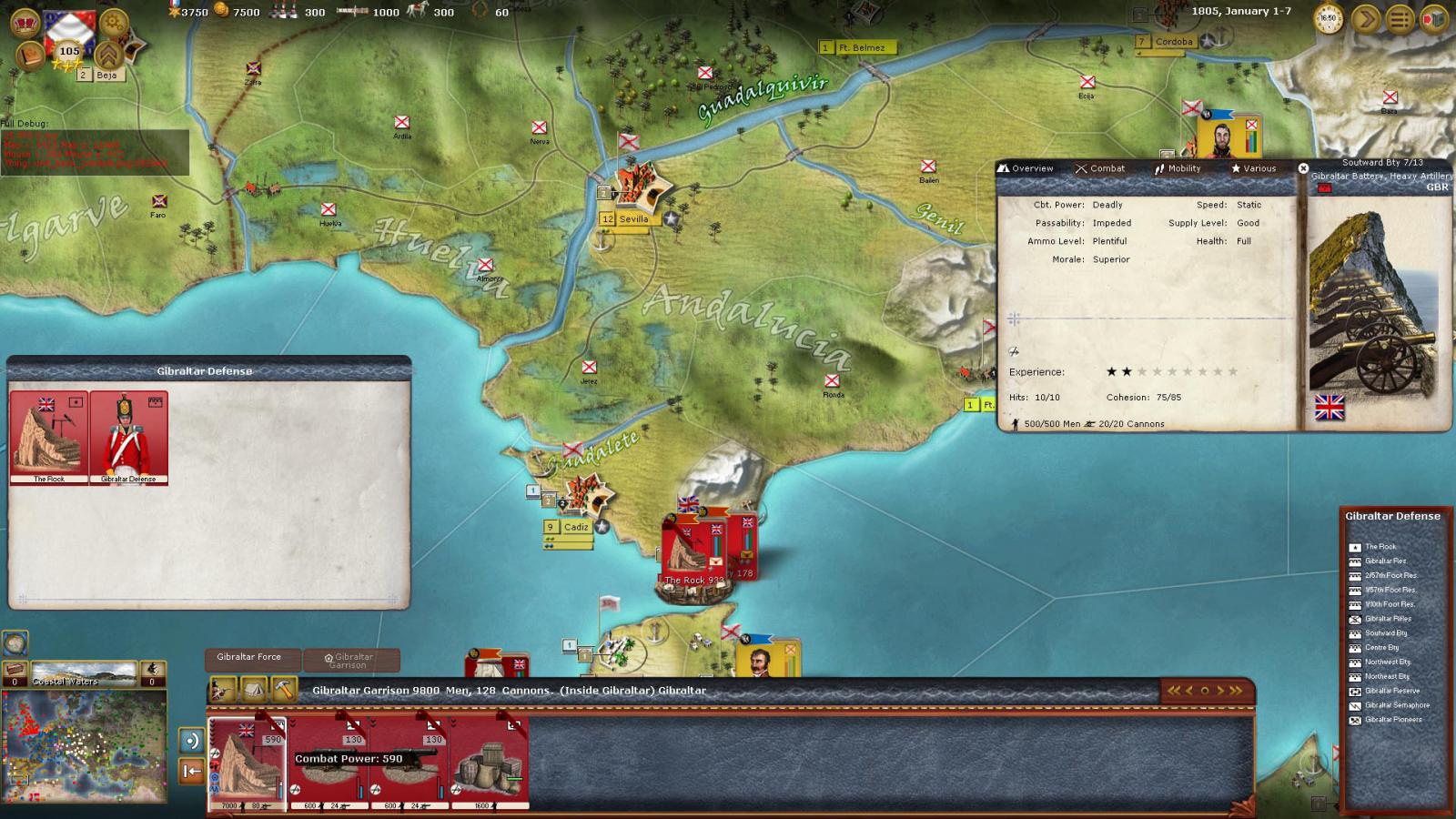Jump to last stack with double-right arrows
Image resolution: width=1456 pixels, height=819 pixels.
tap(1235, 691)
